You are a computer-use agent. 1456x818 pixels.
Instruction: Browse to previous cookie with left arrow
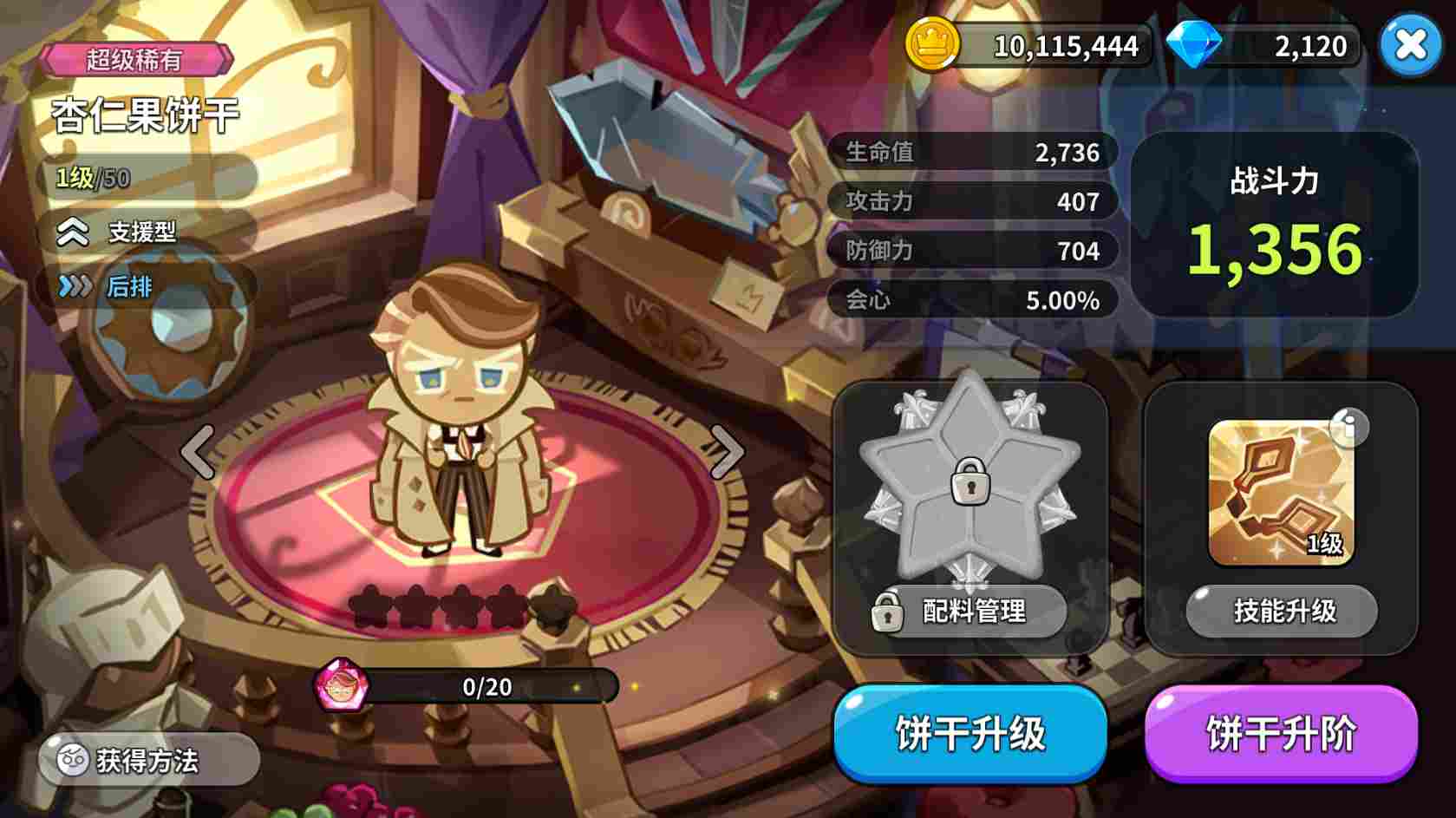[195, 450]
